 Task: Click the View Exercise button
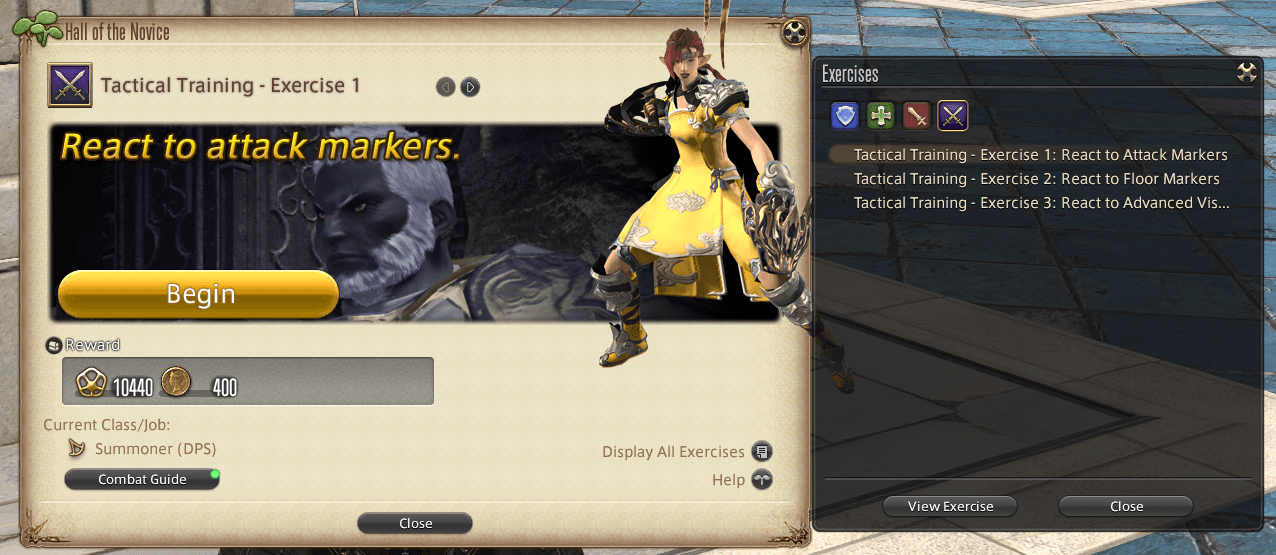[950, 506]
